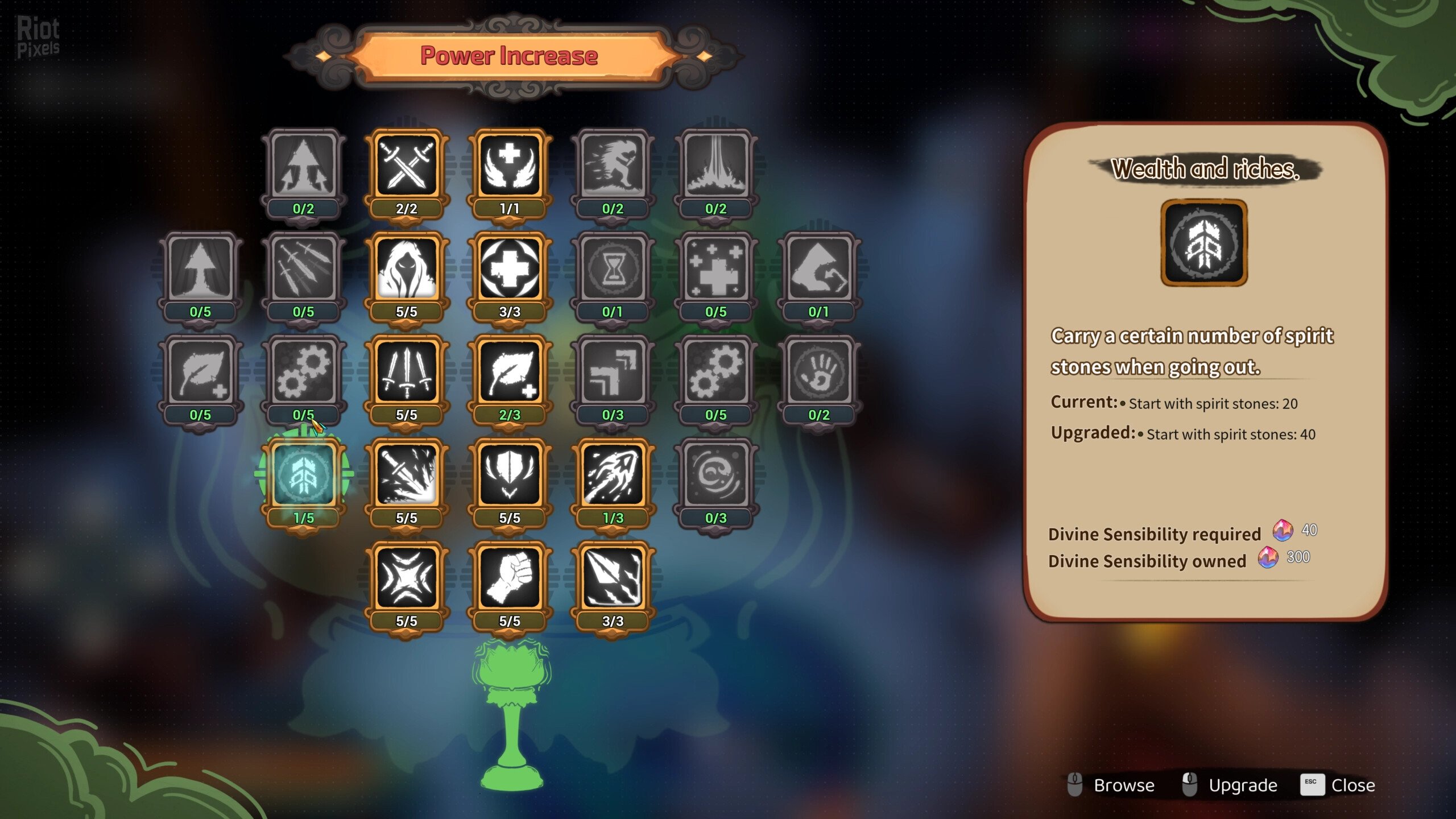Select the sparkling crosses upgrade node
Image resolution: width=1456 pixels, height=819 pixels.
(x=715, y=268)
